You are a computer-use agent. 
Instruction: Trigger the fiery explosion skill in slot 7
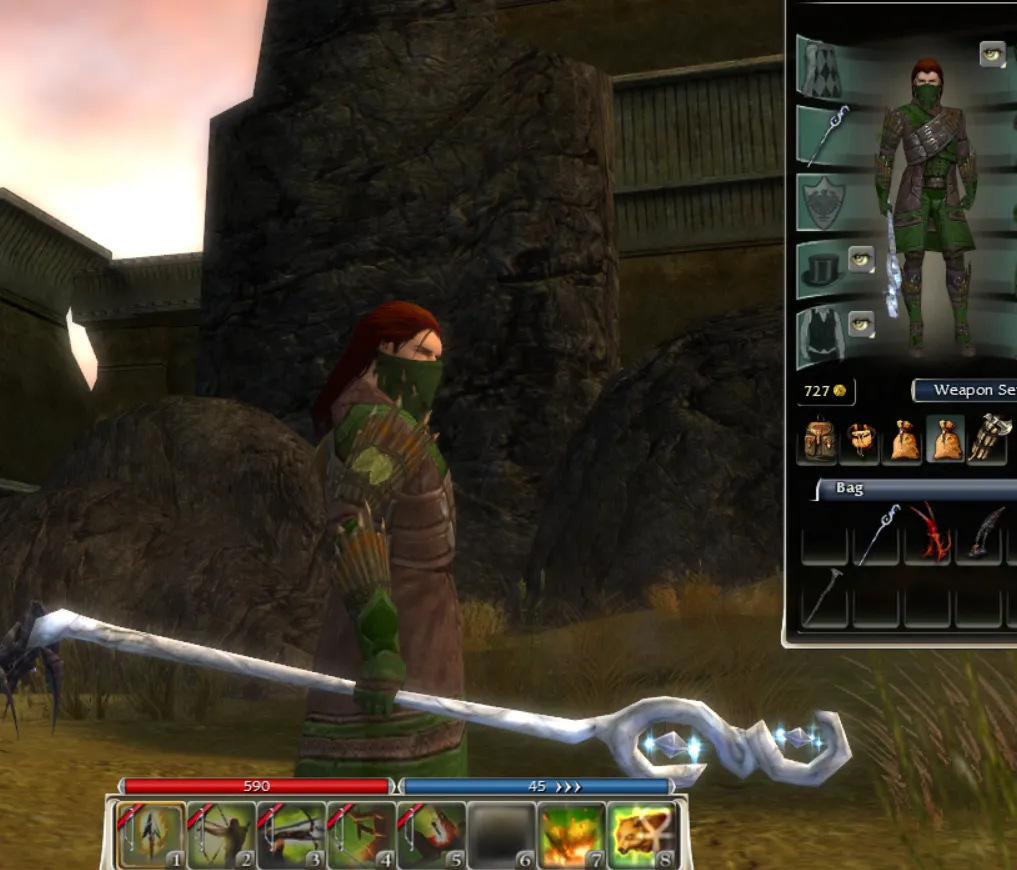pyautogui.click(x=571, y=835)
